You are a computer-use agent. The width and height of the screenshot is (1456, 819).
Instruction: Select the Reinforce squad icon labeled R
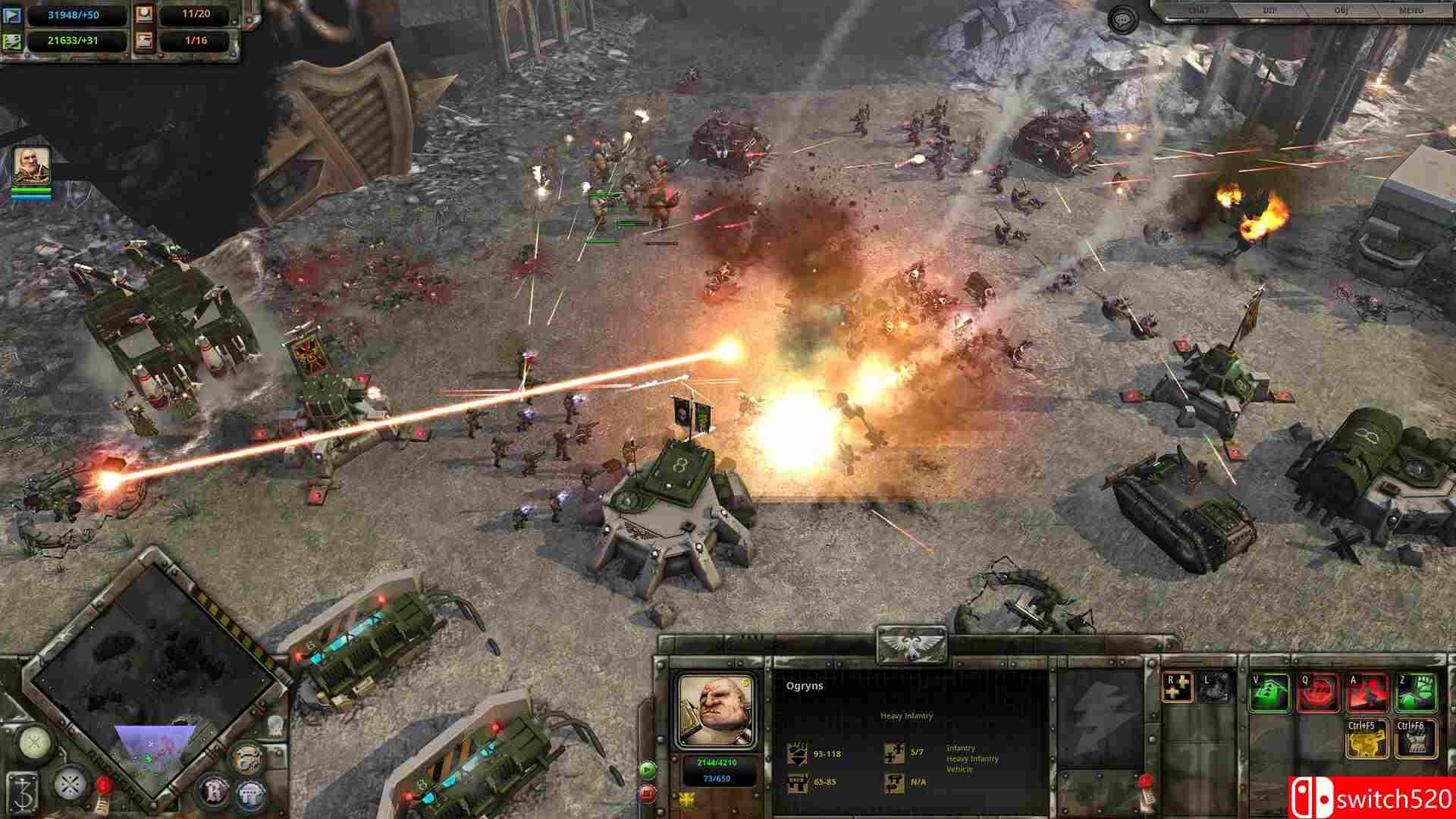1176,688
